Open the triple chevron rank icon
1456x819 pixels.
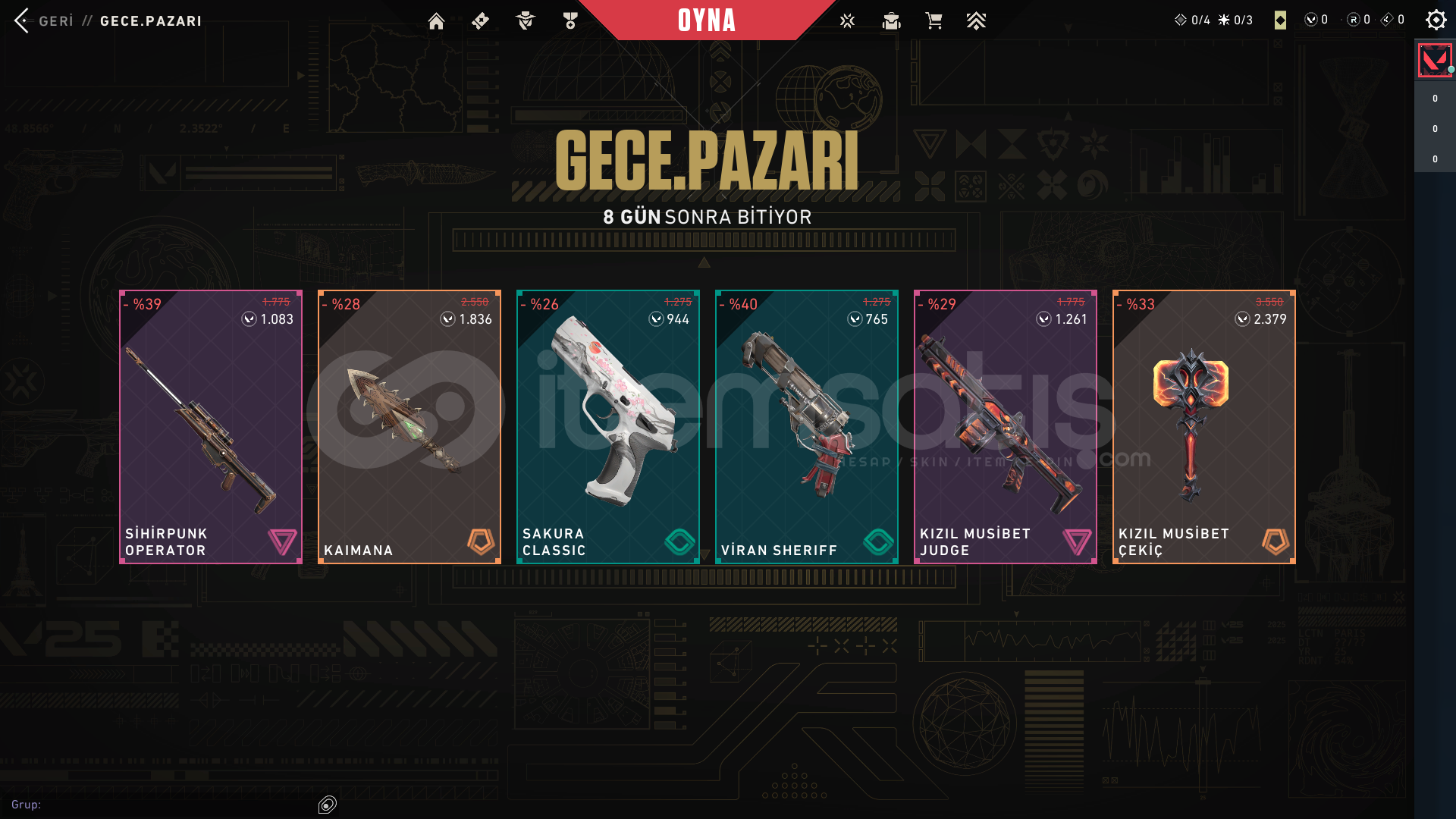[976, 21]
